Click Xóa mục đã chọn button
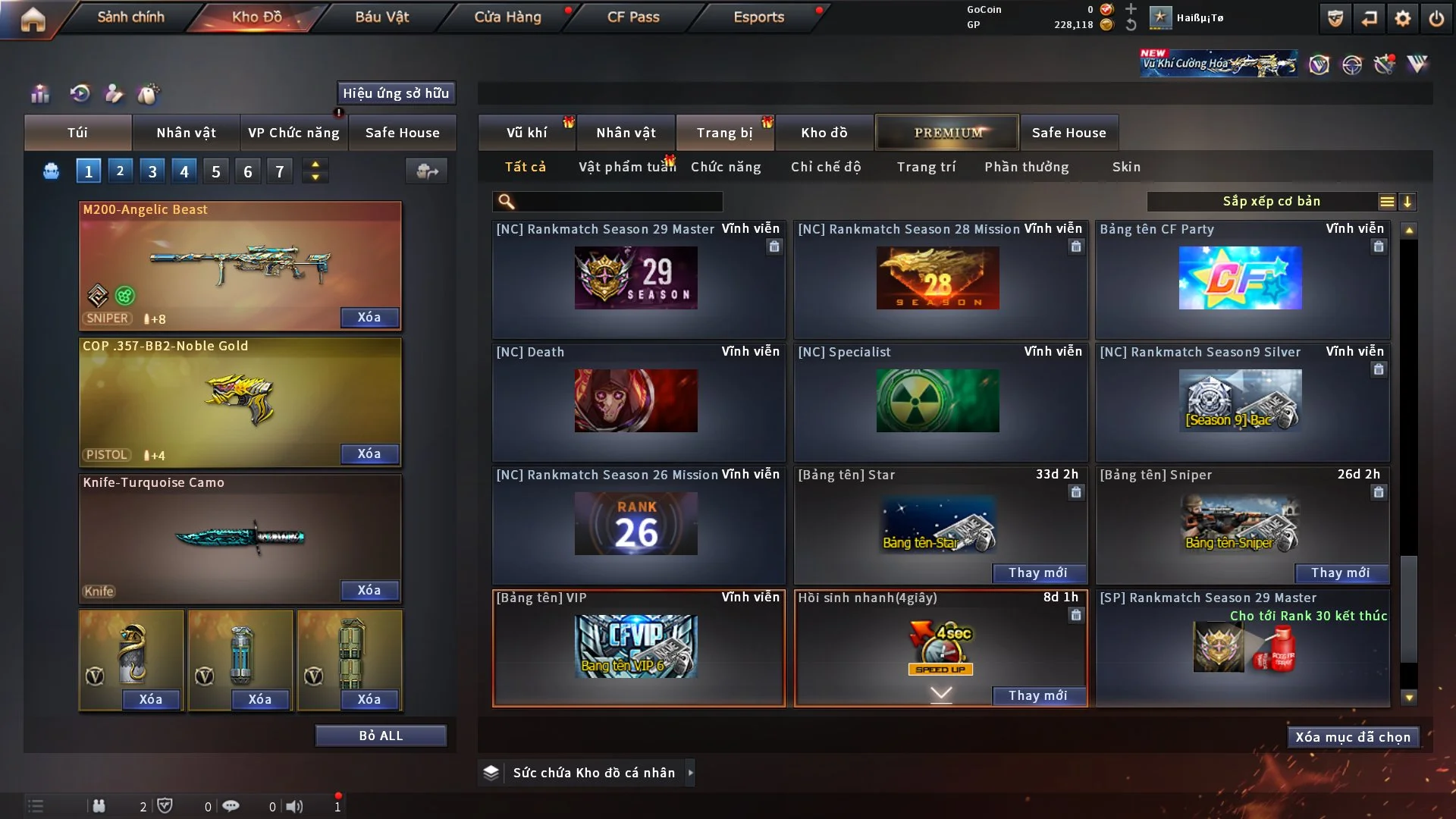The width and height of the screenshot is (1456, 819). pyautogui.click(x=1352, y=737)
